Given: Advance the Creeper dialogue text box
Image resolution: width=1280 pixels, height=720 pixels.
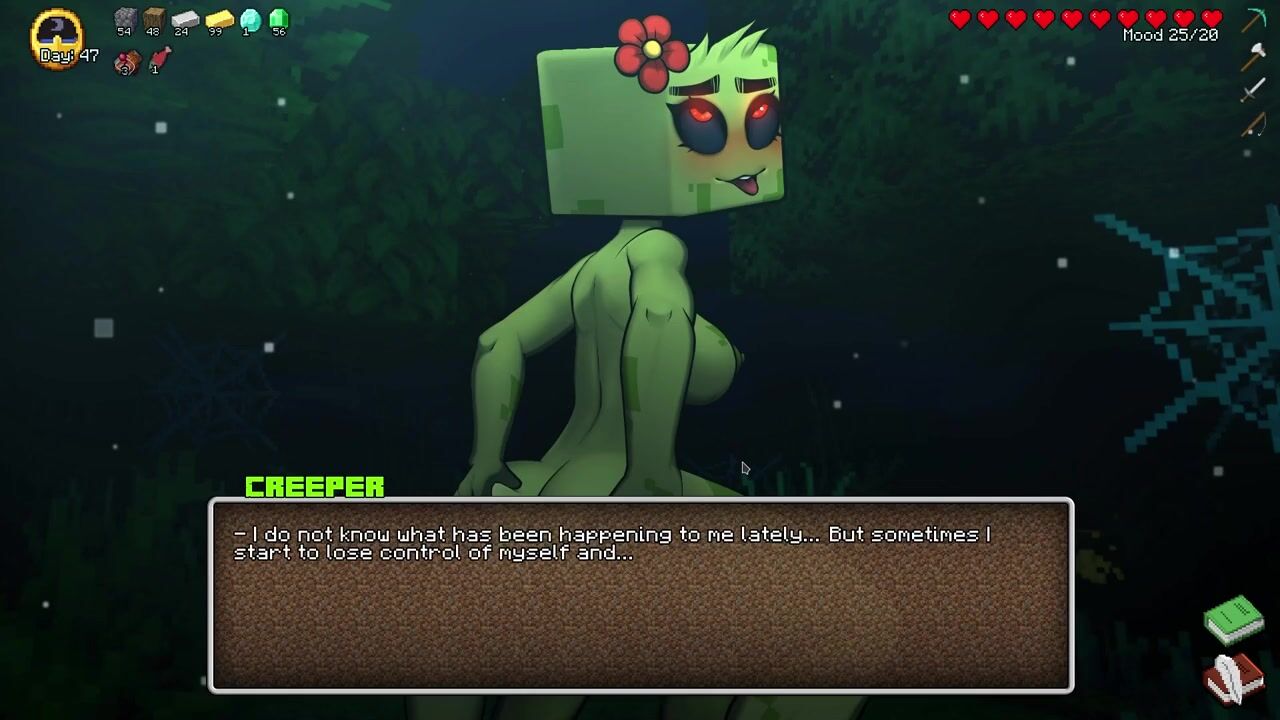Looking at the screenshot, I should coord(640,595).
